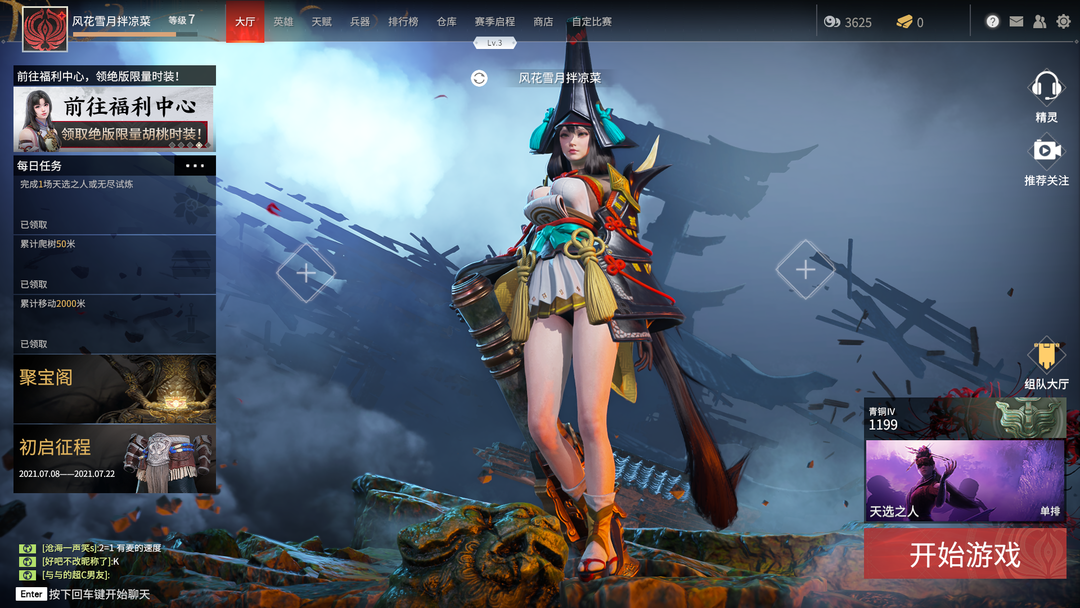Click the 前往福利中心 welfare banner

pos(114,118)
